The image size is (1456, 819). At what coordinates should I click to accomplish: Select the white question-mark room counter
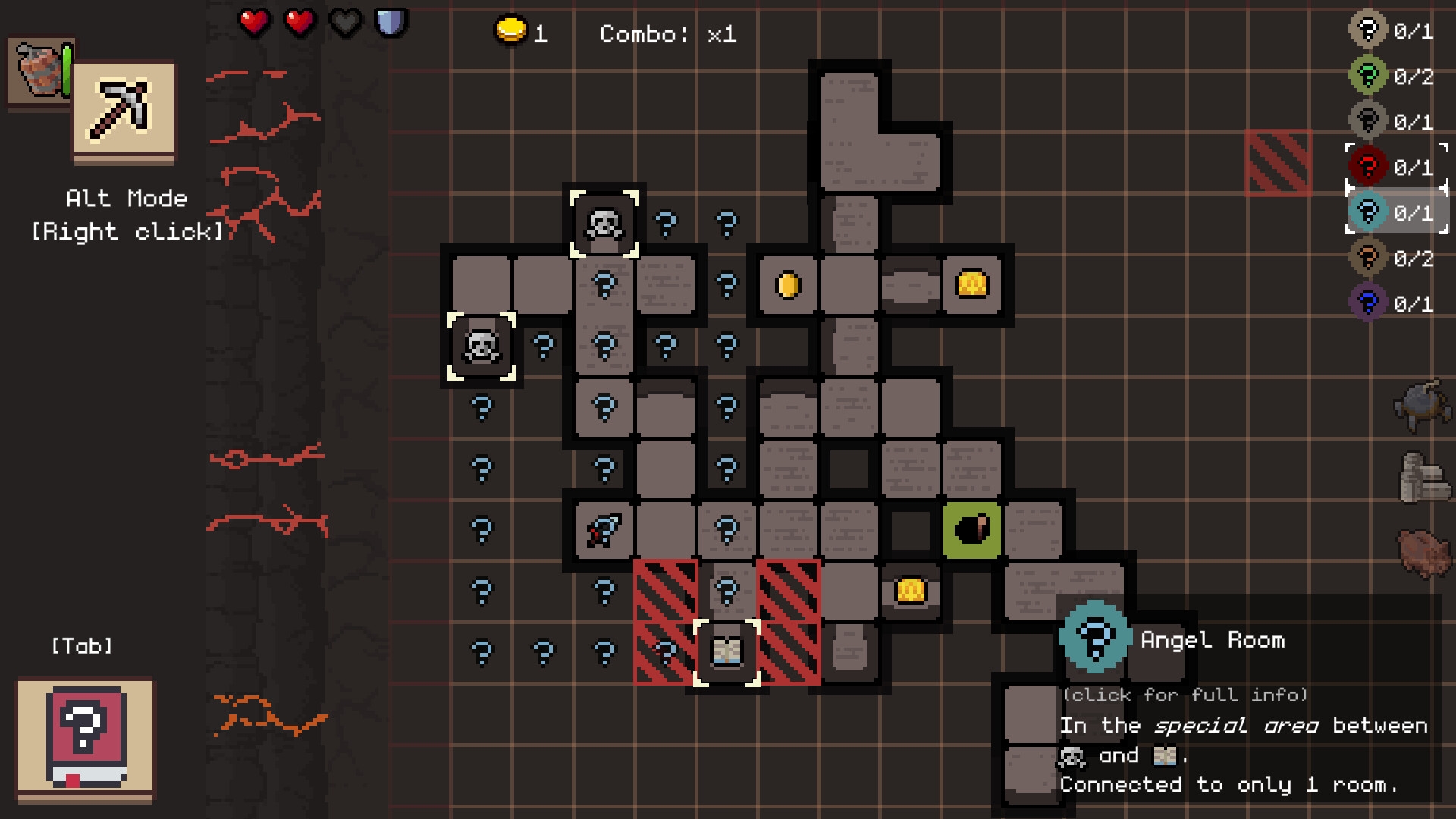tap(1392, 31)
